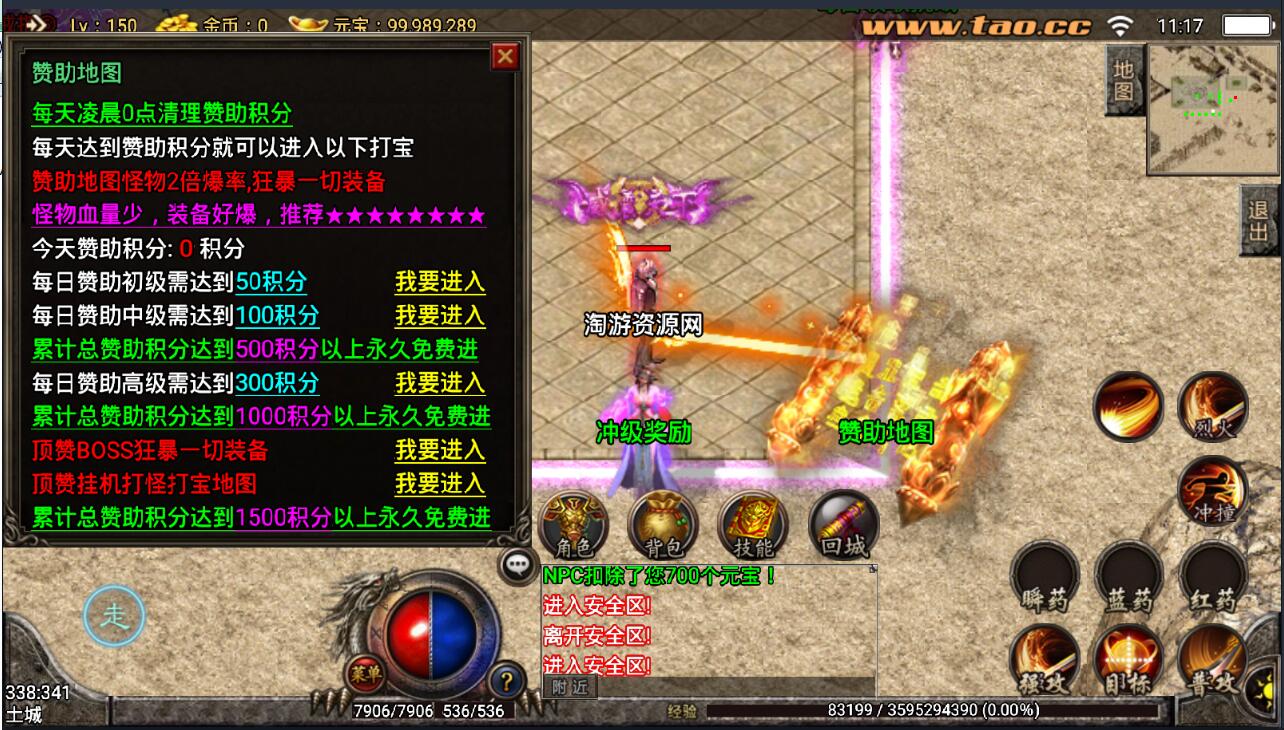Select the 目标 target button
The width and height of the screenshot is (1284, 730).
1129,661
